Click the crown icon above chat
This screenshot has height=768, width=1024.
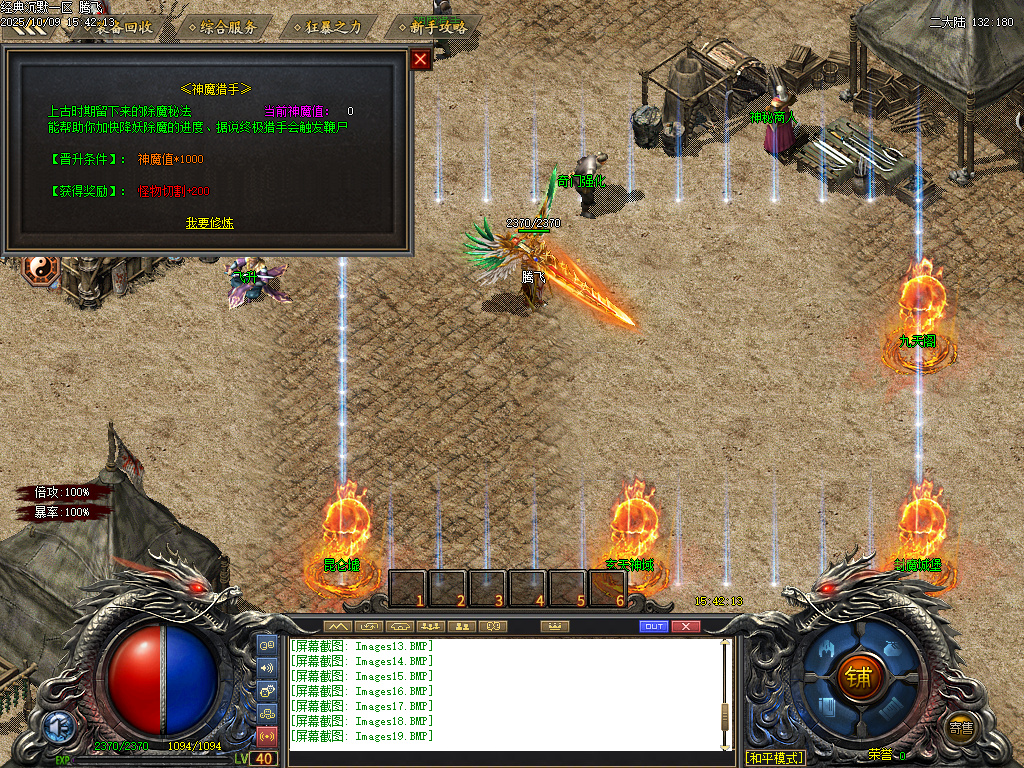point(554,626)
